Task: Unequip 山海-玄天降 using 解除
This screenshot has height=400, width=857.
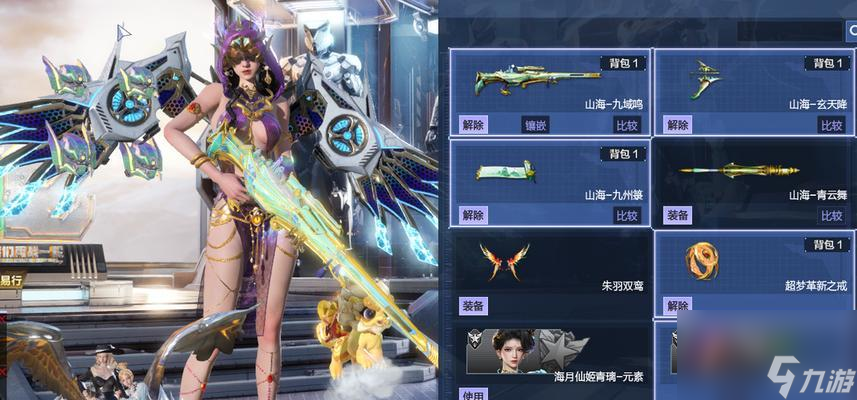Action: pos(677,125)
